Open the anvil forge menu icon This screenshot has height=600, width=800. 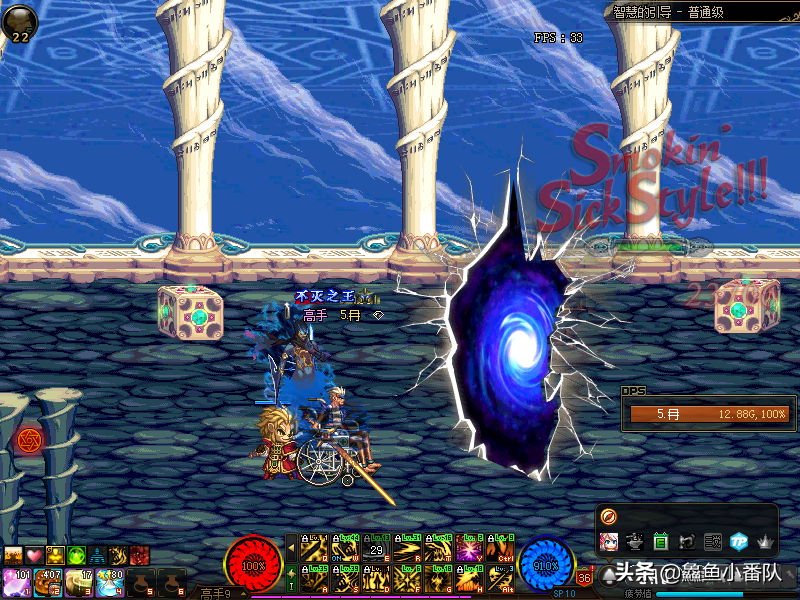tap(634, 542)
